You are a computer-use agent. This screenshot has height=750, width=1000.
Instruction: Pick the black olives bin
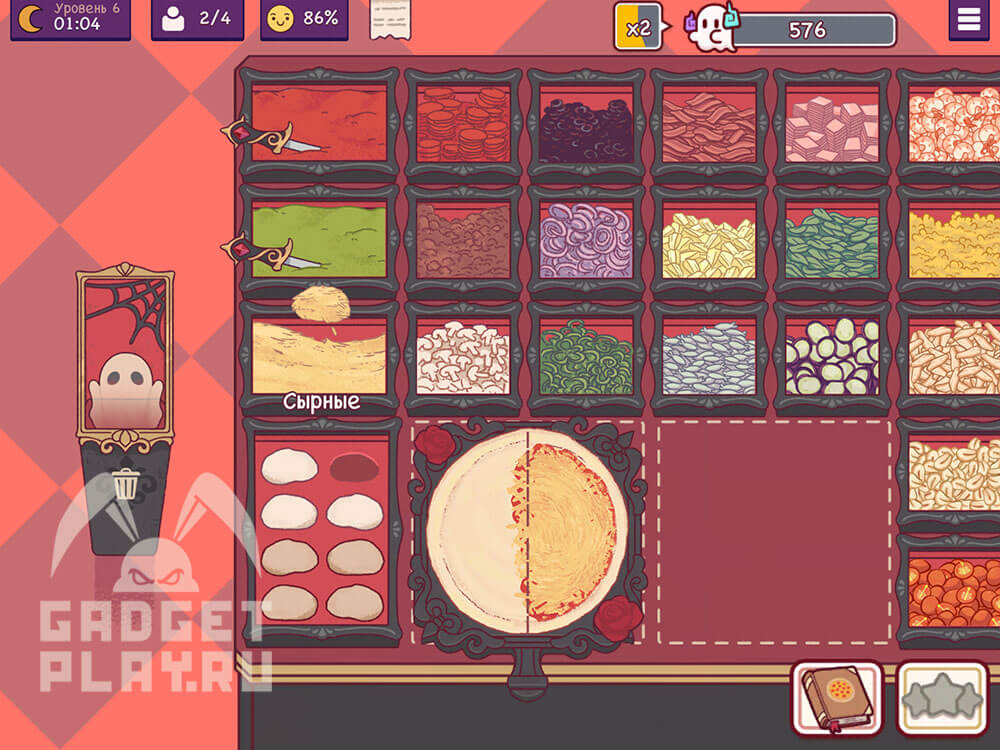coord(586,125)
